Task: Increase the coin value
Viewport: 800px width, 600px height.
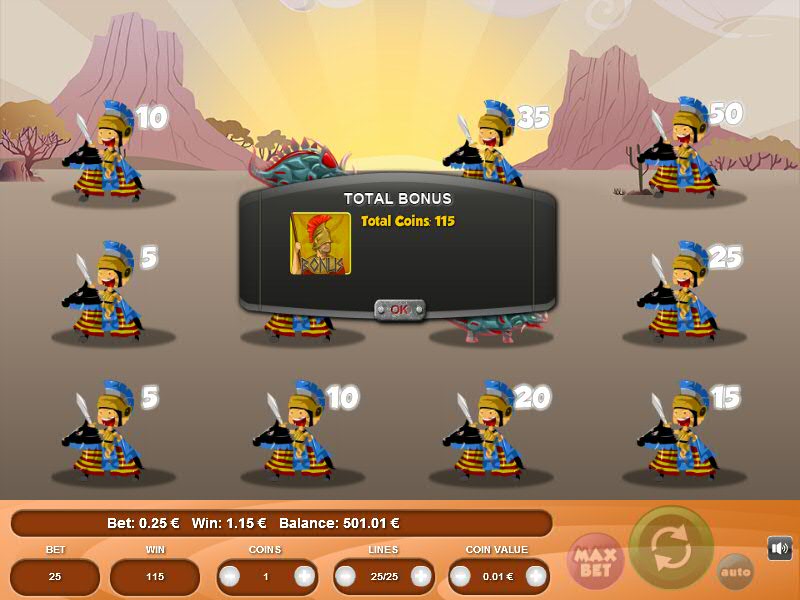Action: coord(537,577)
